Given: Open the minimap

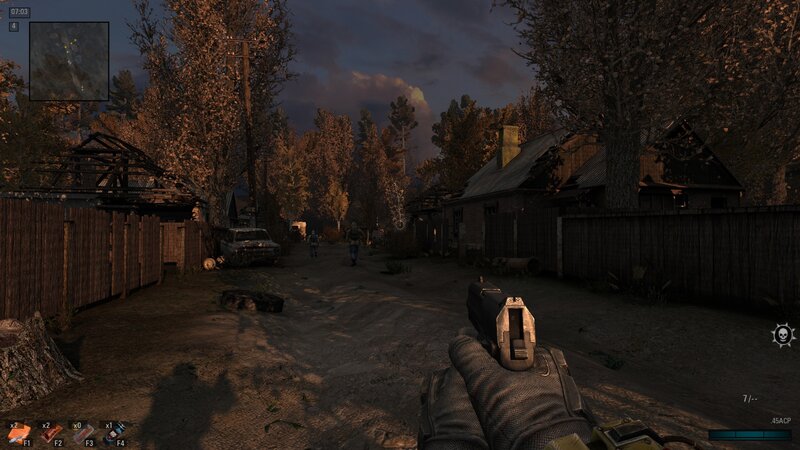Looking at the screenshot, I should [68, 61].
